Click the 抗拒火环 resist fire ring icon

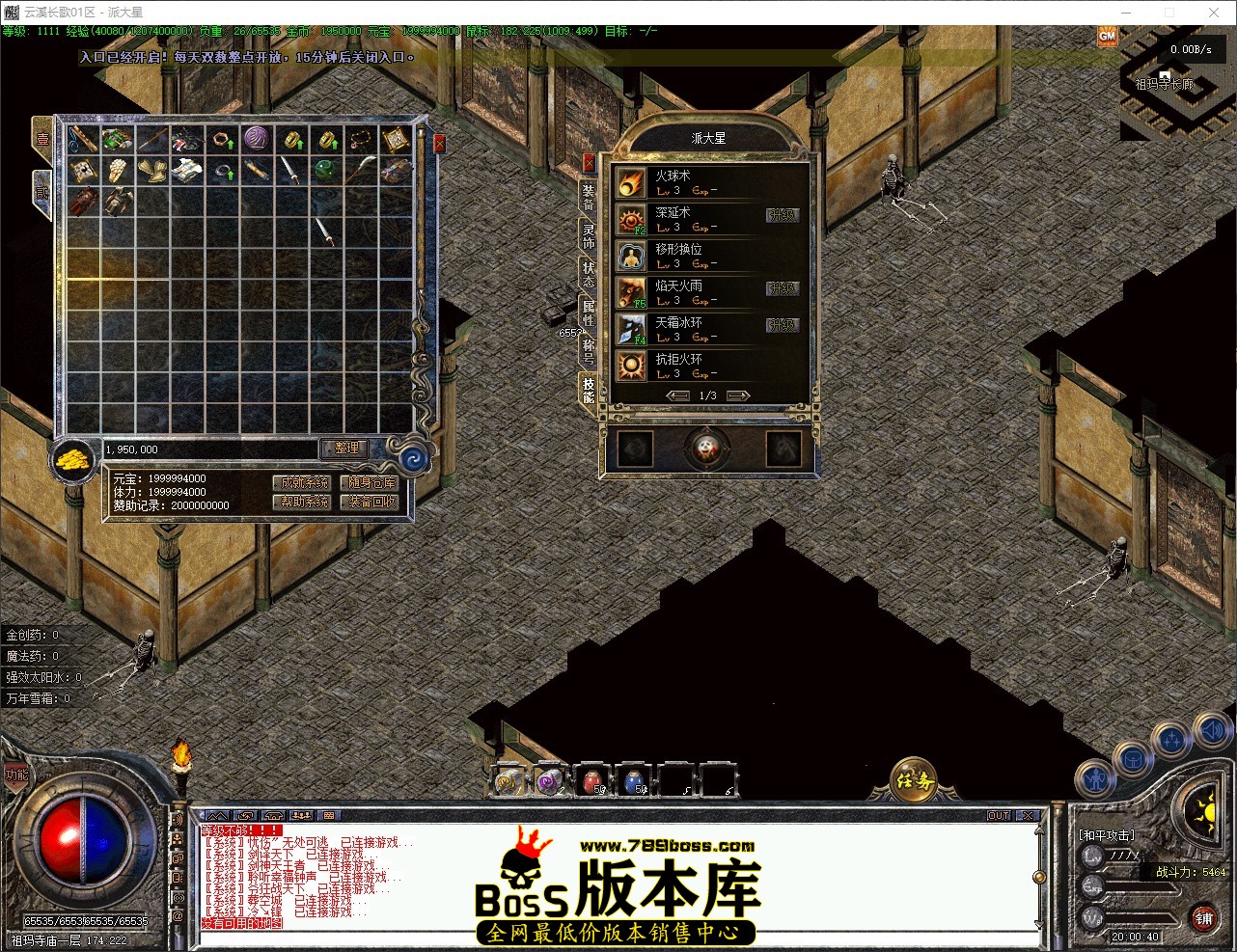coord(631,365)
